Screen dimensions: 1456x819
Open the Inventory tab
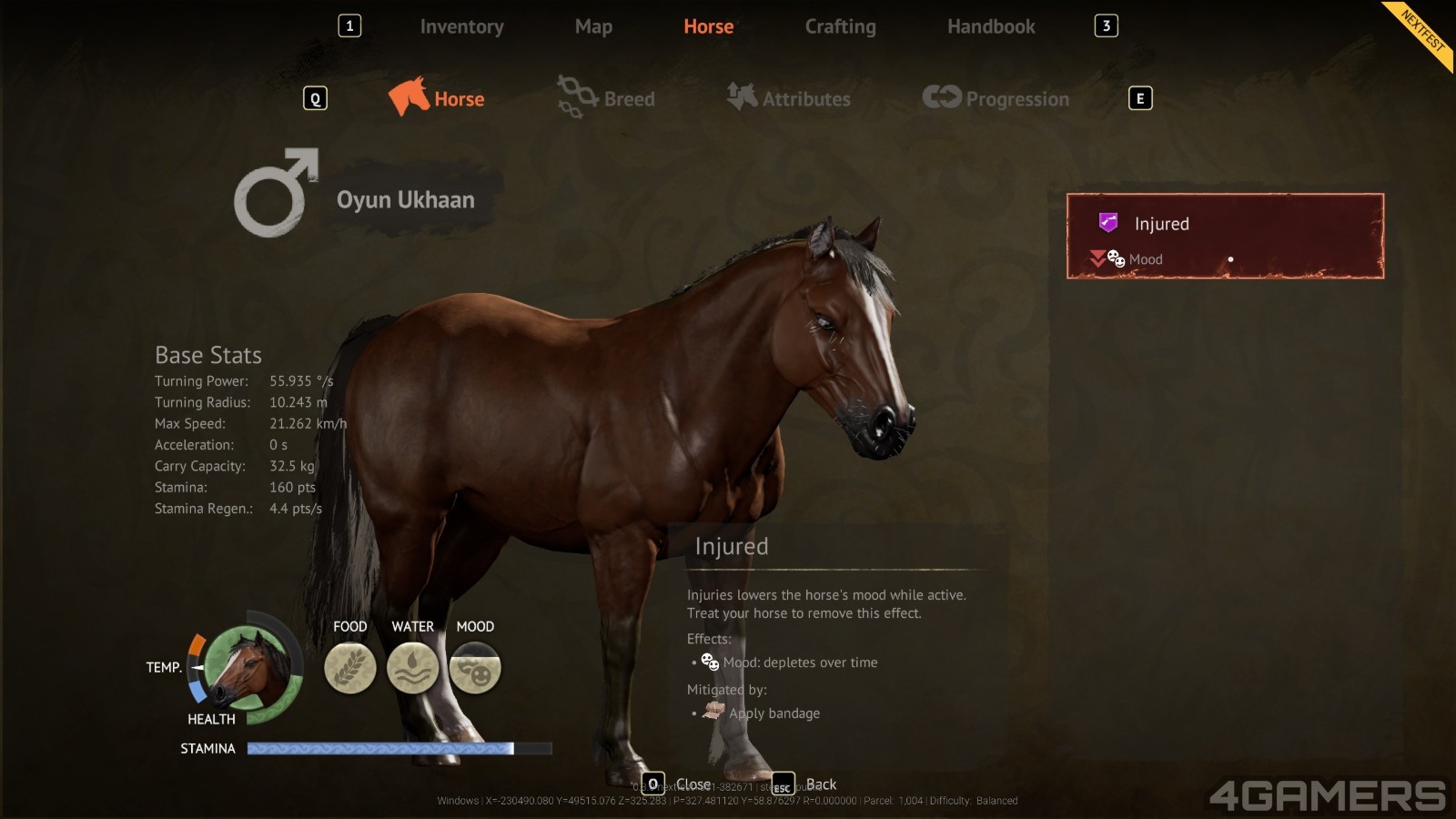(461, 27)
